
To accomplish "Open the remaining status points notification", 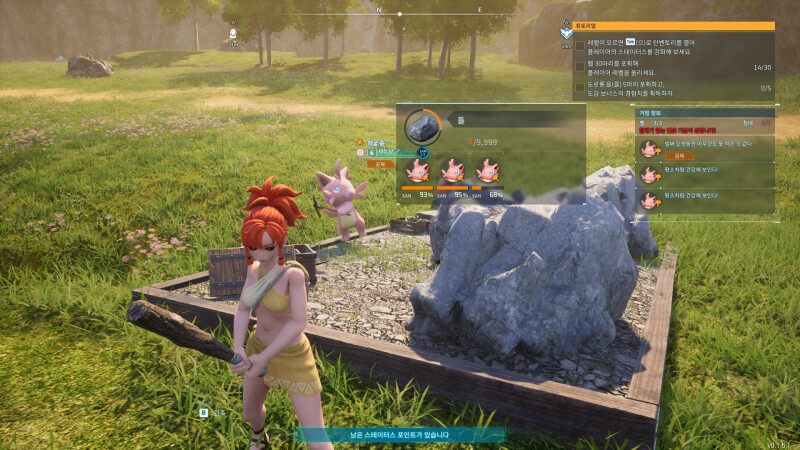I will (400, 435).
